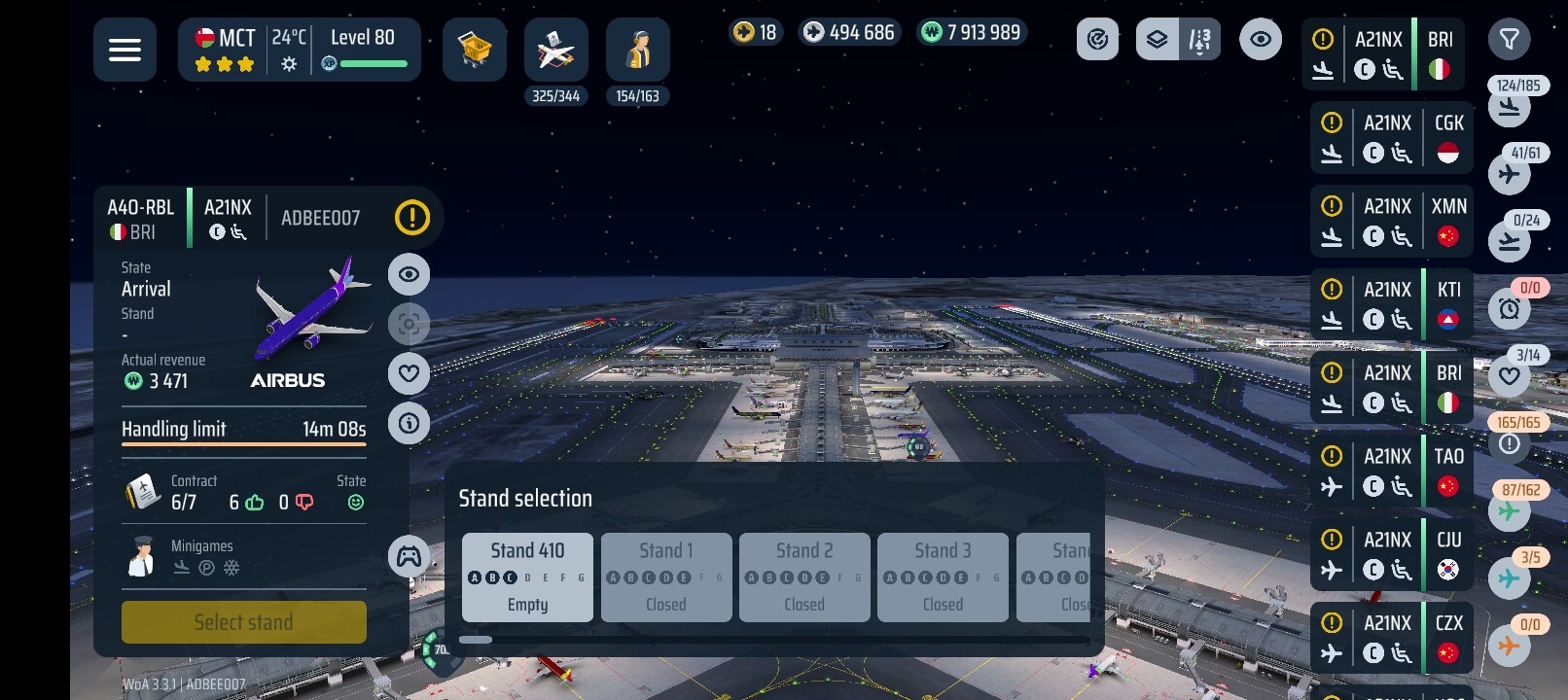Select the CGK flight card

click(x=1391, y=137)
